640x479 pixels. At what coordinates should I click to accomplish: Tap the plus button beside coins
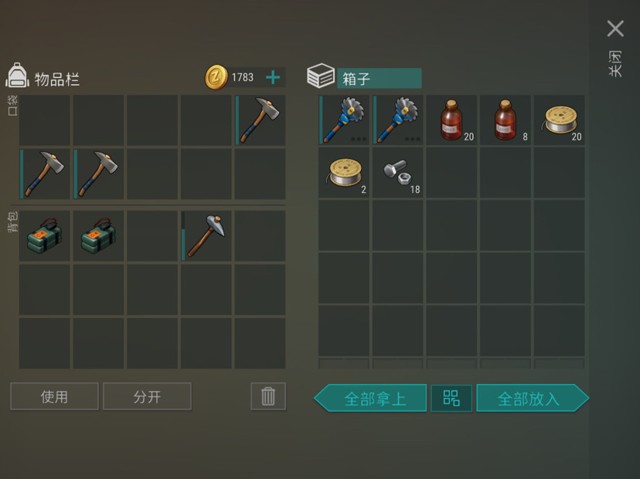pos(272,77)
